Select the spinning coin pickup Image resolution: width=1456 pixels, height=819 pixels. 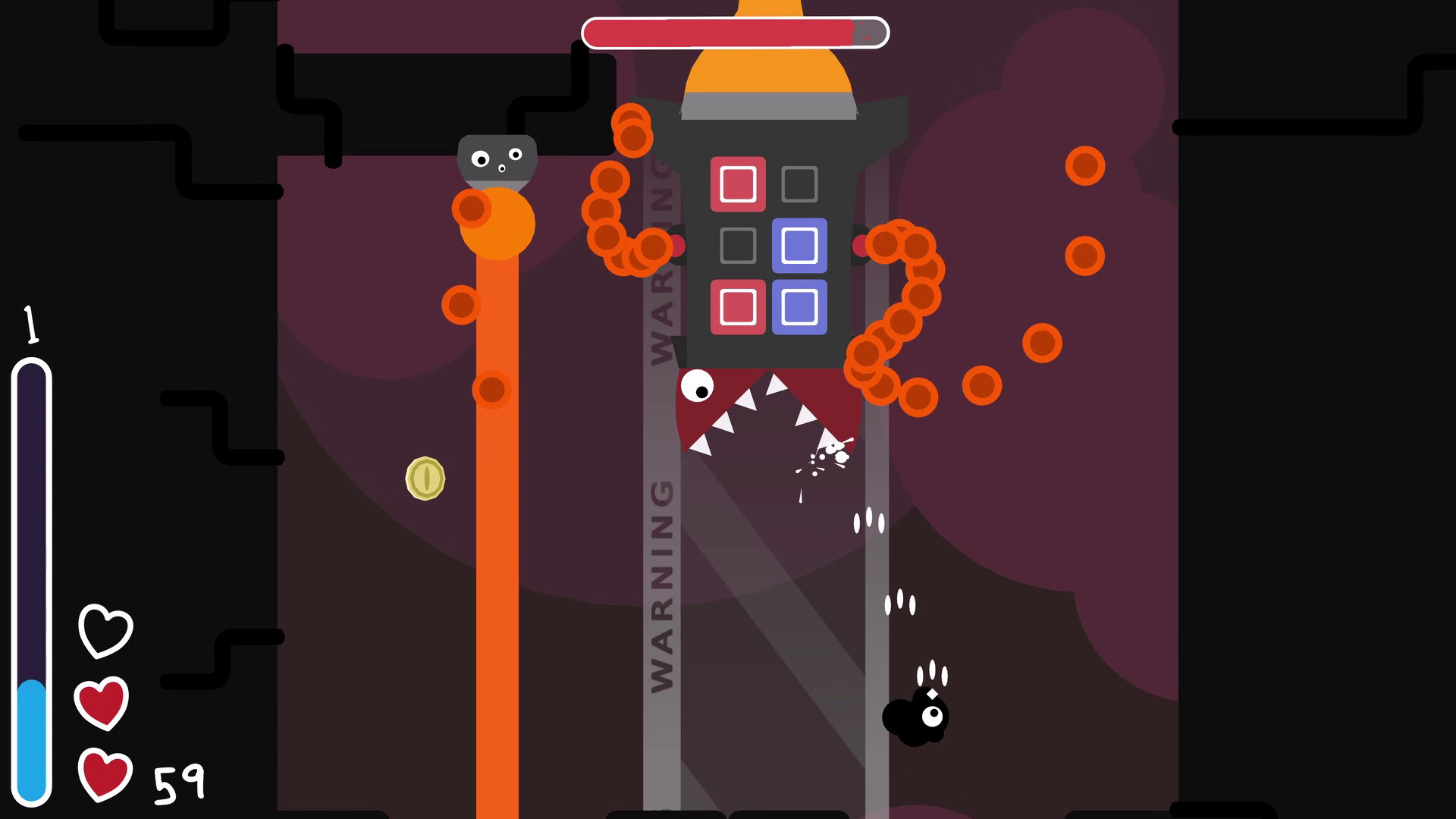pyautogui.click(x=424, y=478)
